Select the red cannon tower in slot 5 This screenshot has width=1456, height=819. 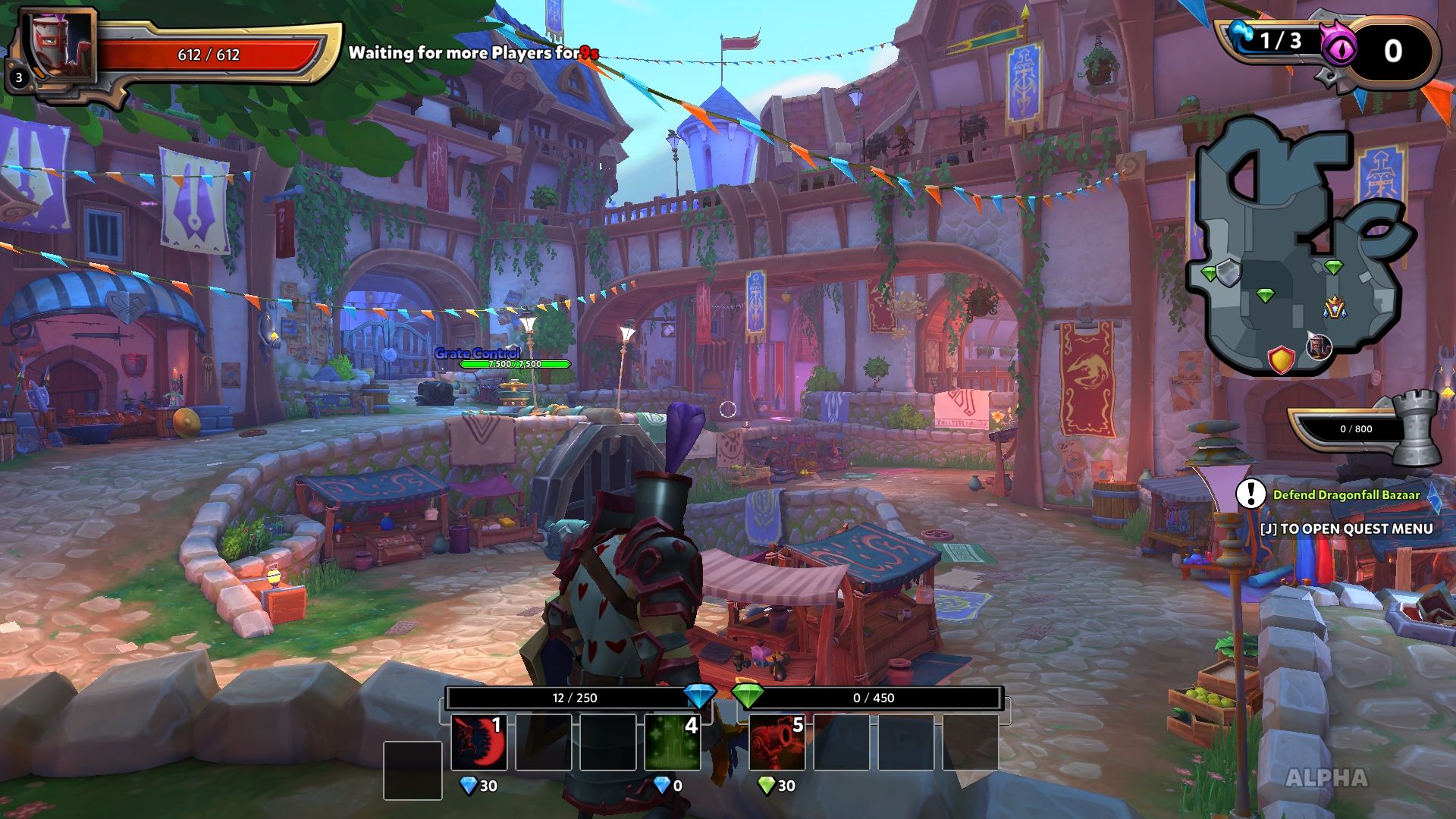(777, 742)
